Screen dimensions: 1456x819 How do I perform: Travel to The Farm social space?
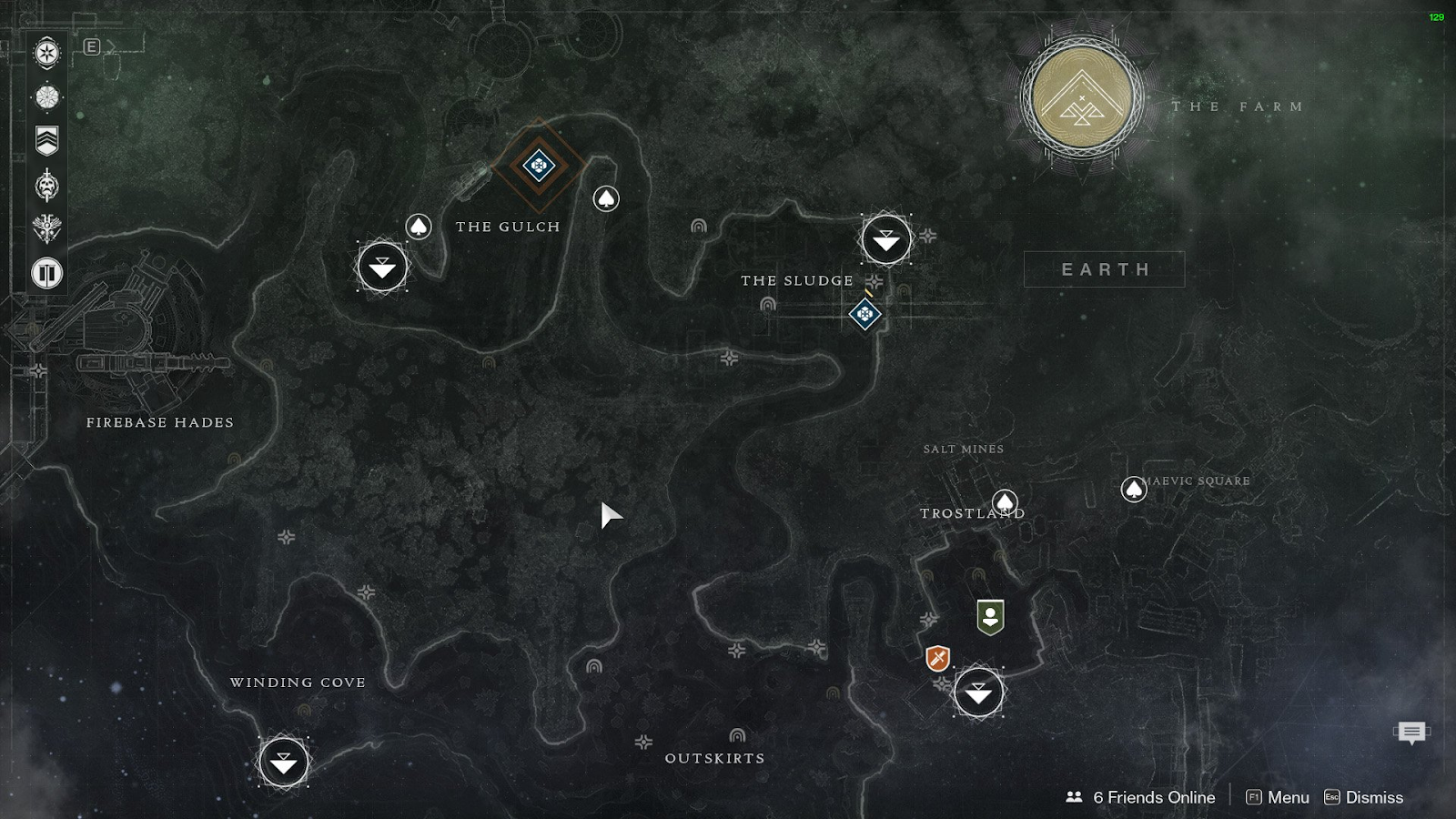pyautogui.click(x=1082, y=98)
